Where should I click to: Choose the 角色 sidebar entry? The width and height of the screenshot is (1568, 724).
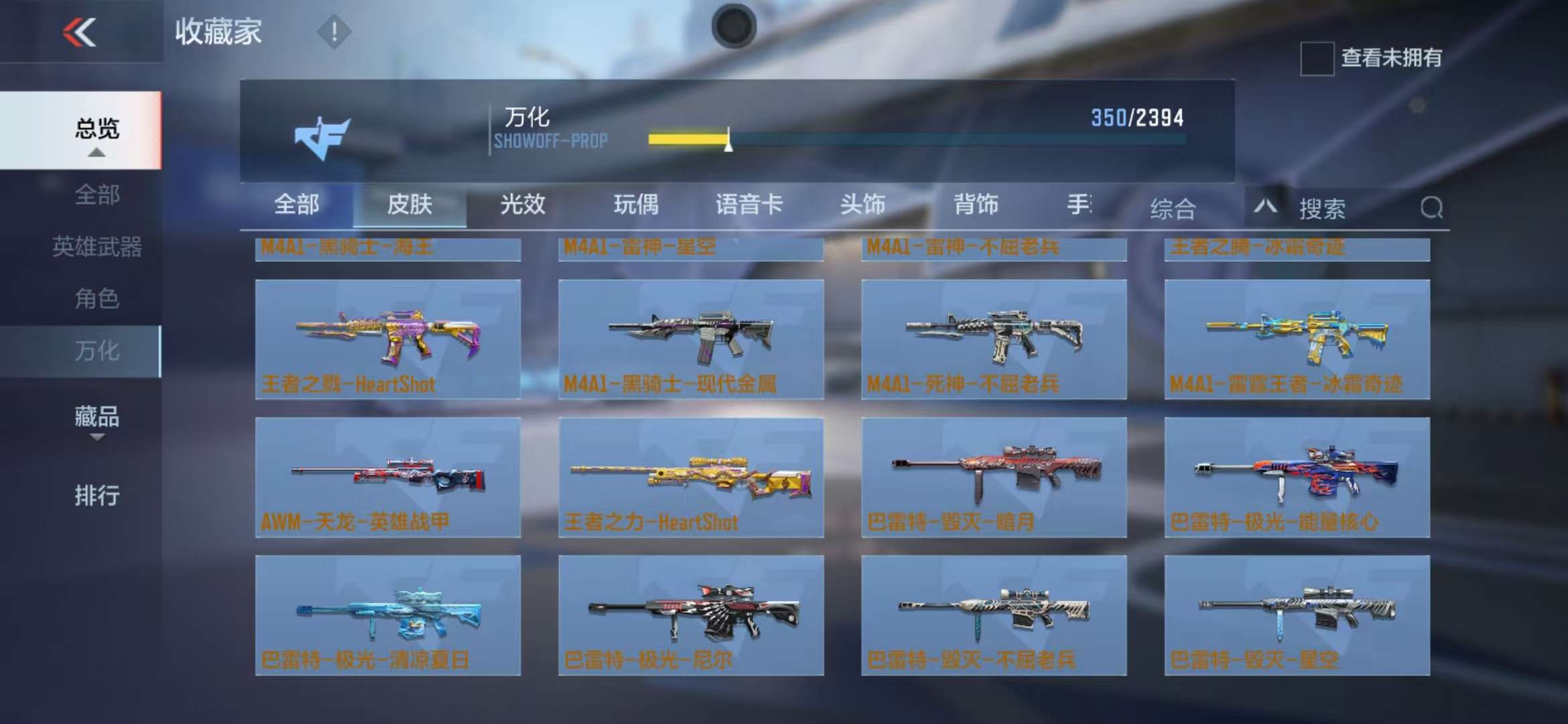coord(96,298)
